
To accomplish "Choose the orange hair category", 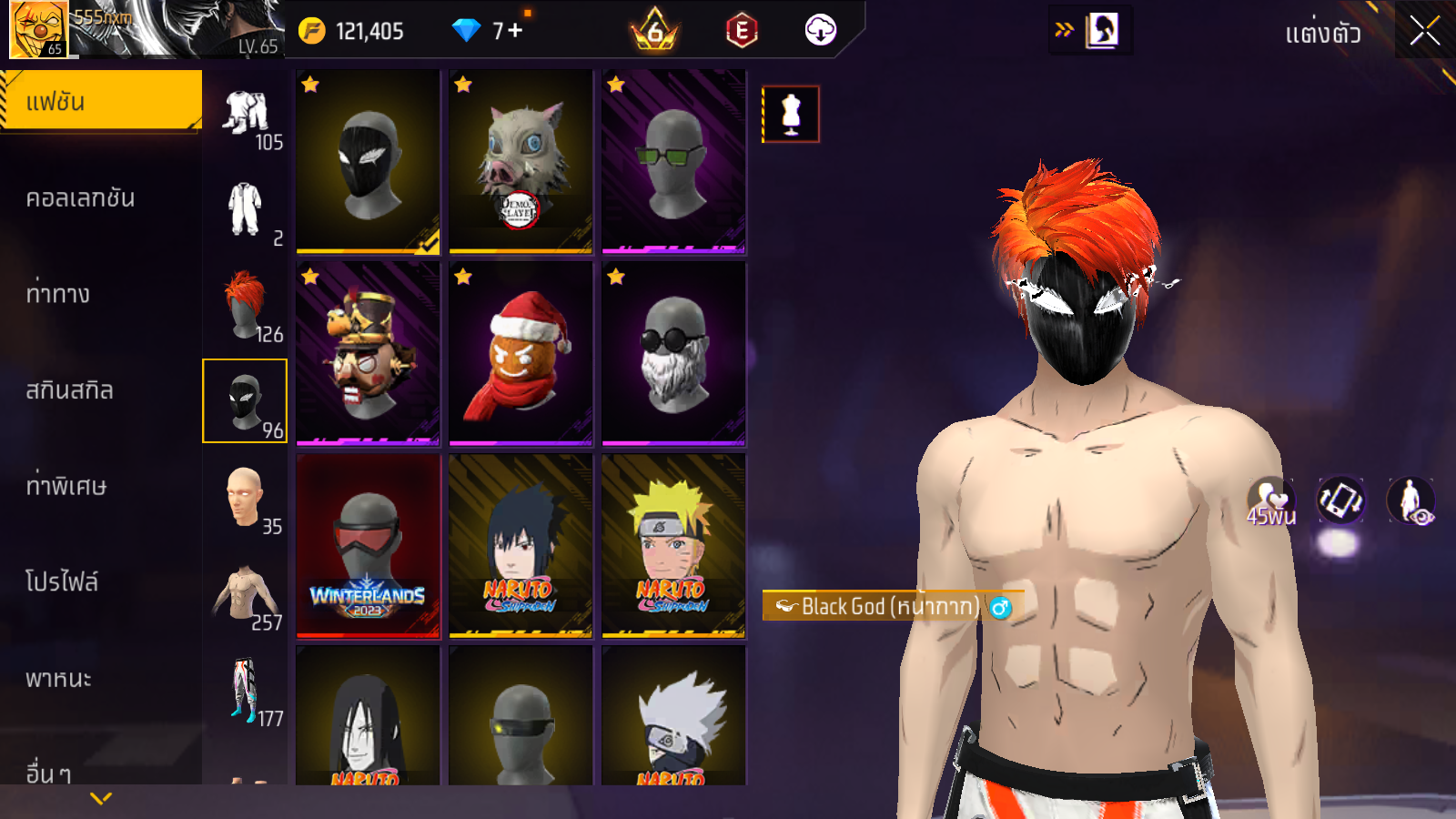I will 245,305.
